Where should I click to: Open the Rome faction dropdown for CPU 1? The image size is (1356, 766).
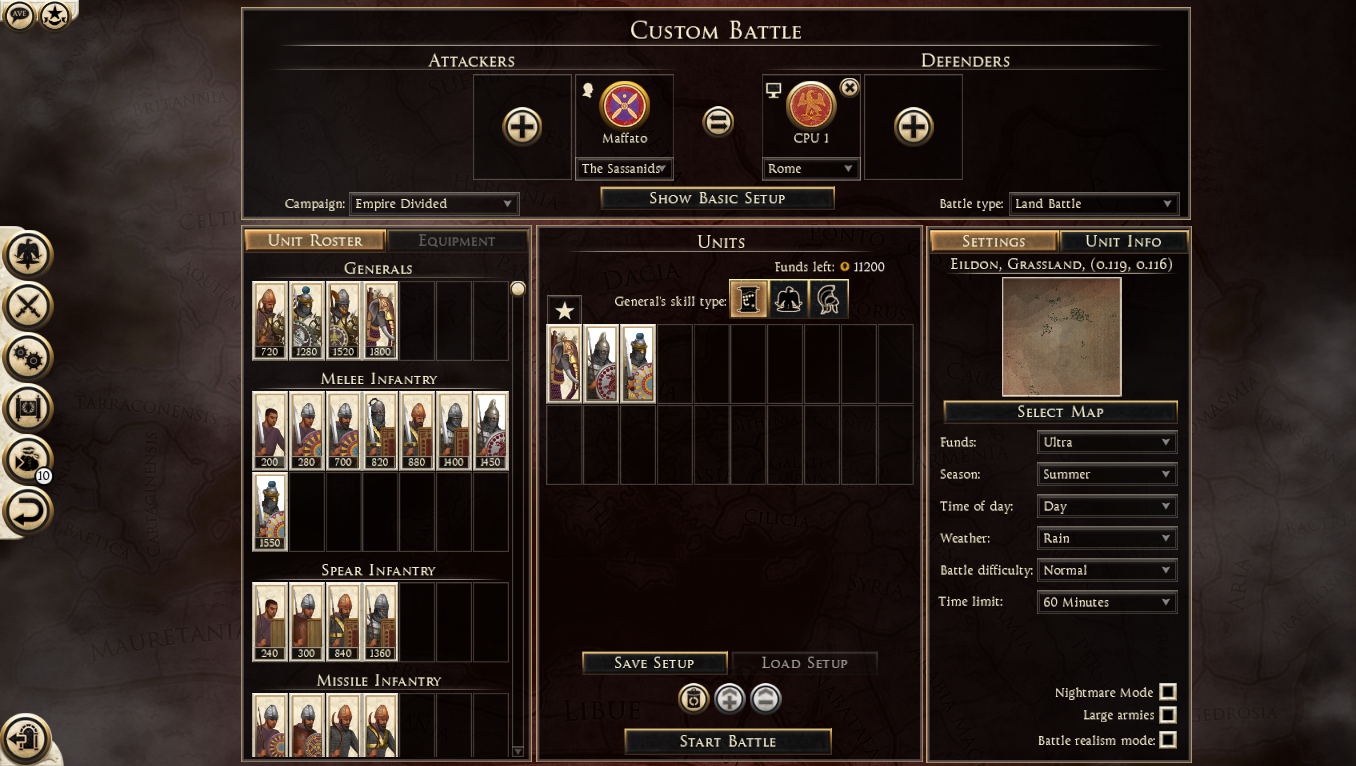[811, 169]
